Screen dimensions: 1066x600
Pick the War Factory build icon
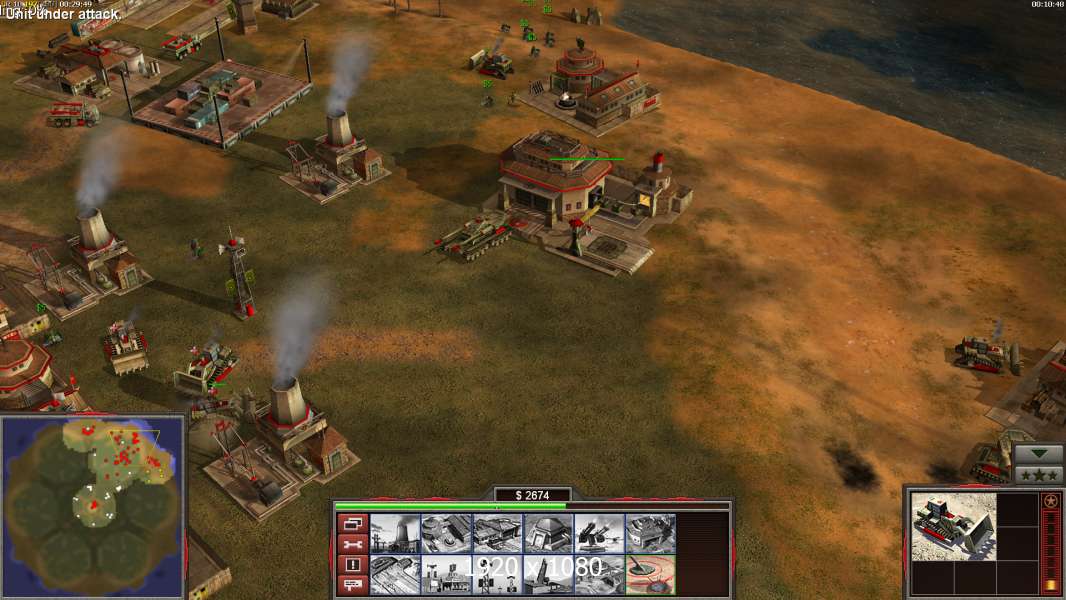(x=650, y=534)
